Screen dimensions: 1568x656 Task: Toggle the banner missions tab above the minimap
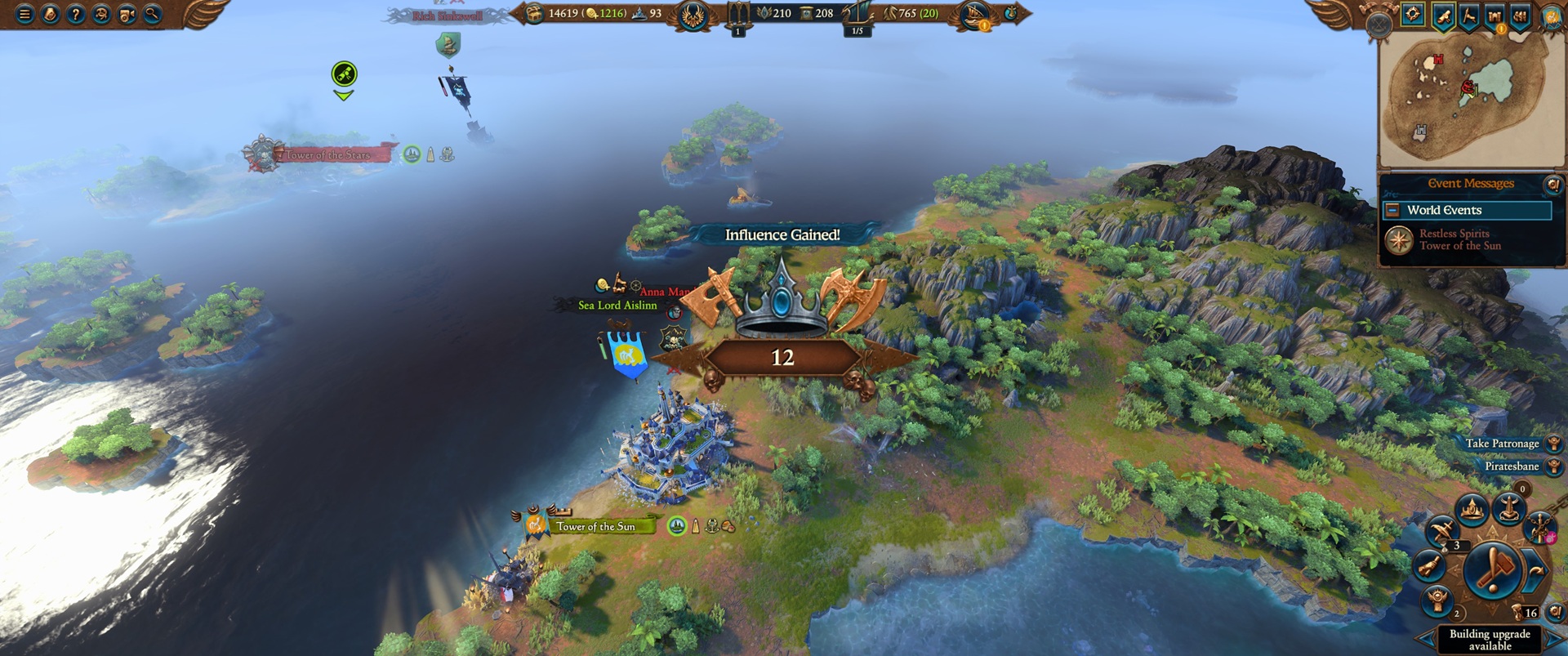coord(1469,16)
